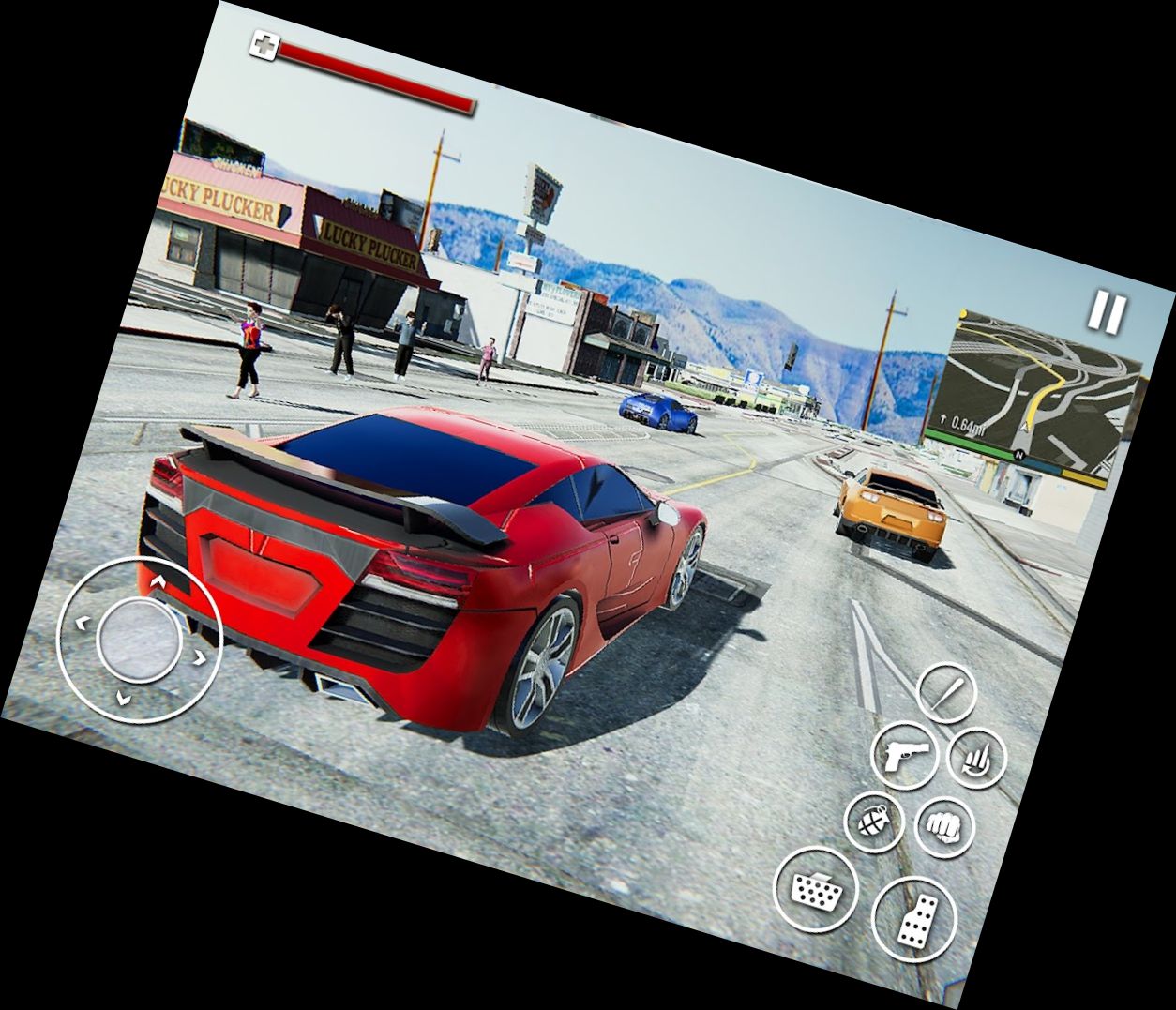Select the baseball bat weapon

pos(945,693)
